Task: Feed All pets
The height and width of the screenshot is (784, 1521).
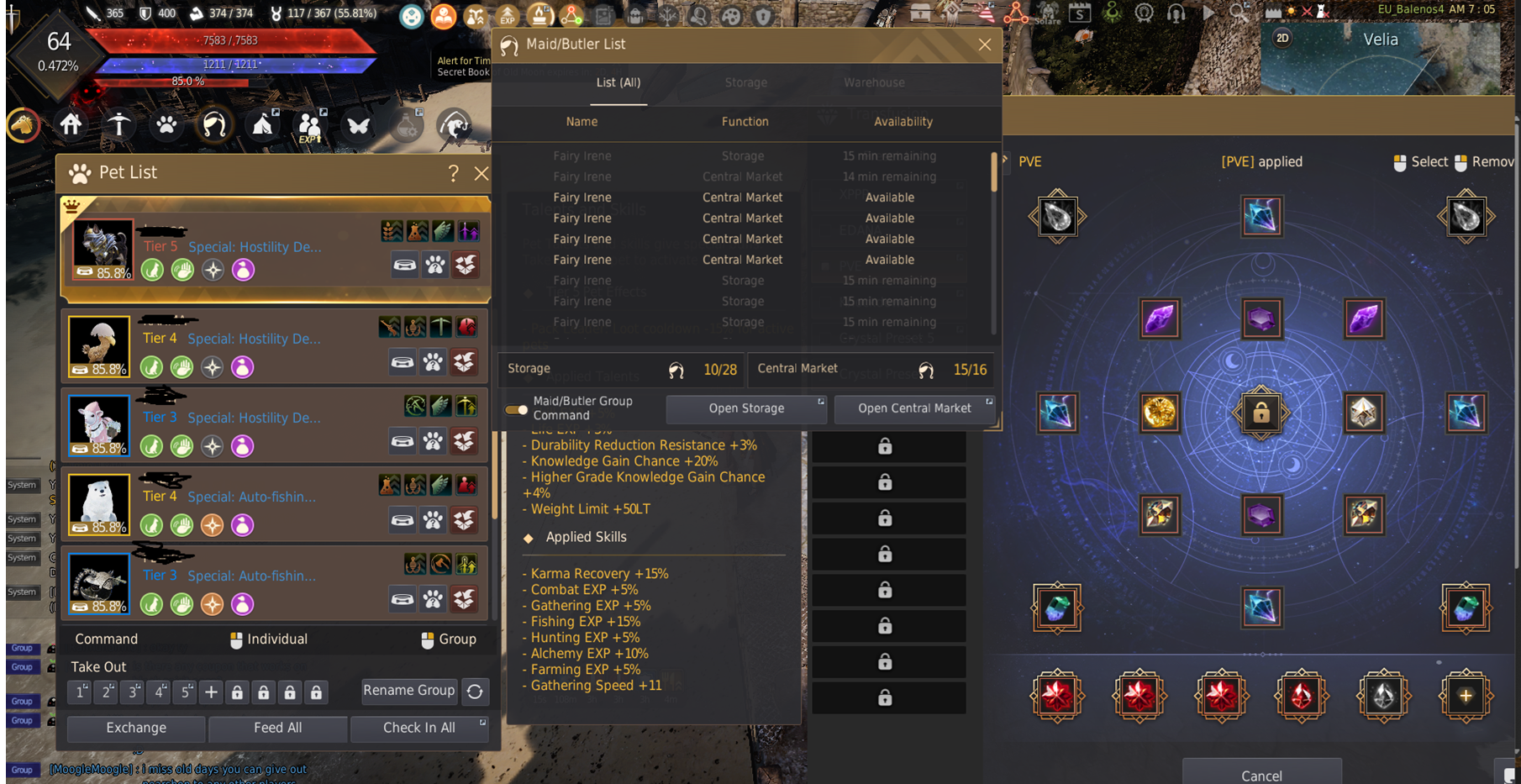Action: click(x=277, y=728)
